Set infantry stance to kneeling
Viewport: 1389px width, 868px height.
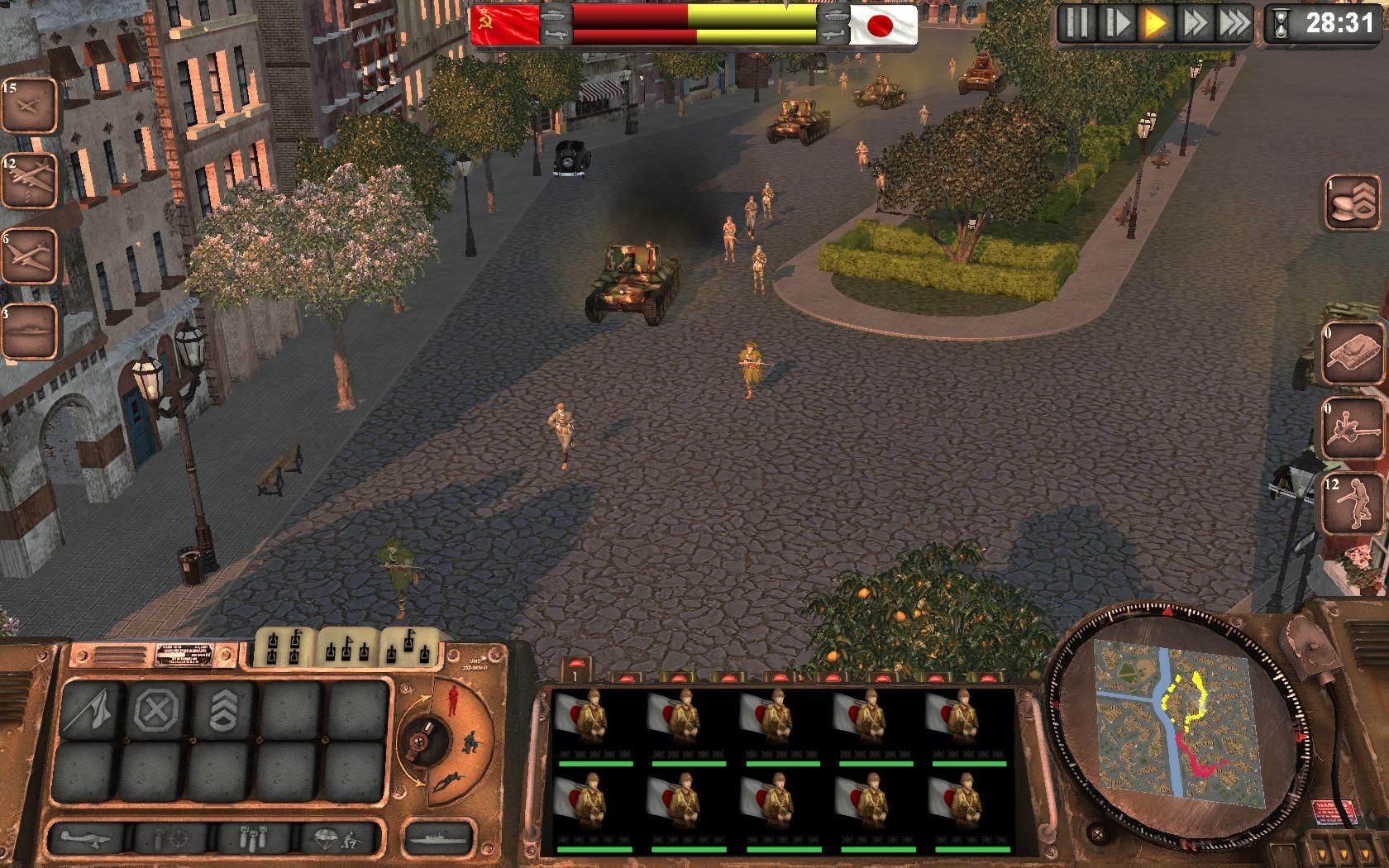click(x=471, y=738)
